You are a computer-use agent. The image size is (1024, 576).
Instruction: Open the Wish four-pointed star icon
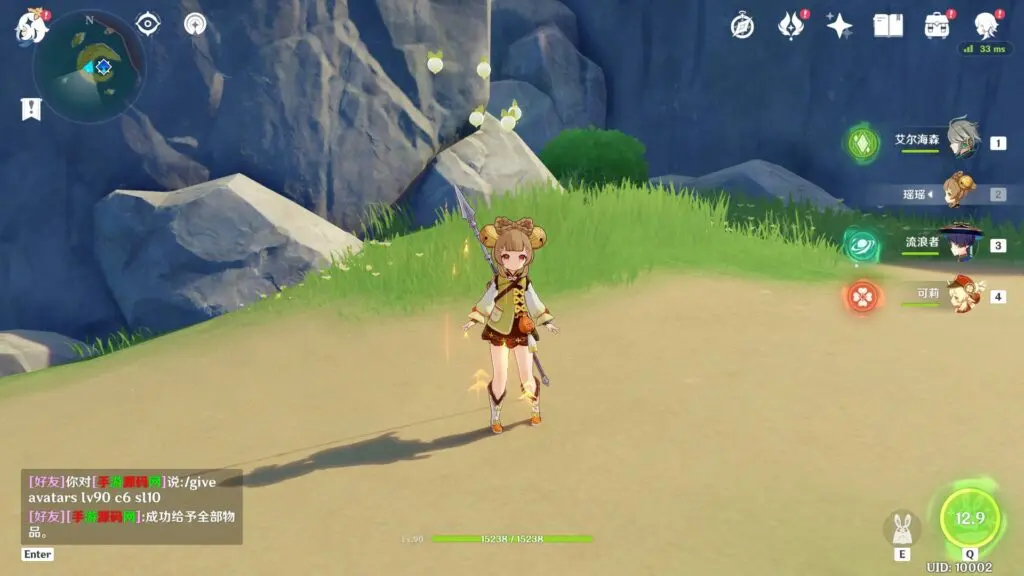(839, 26)
